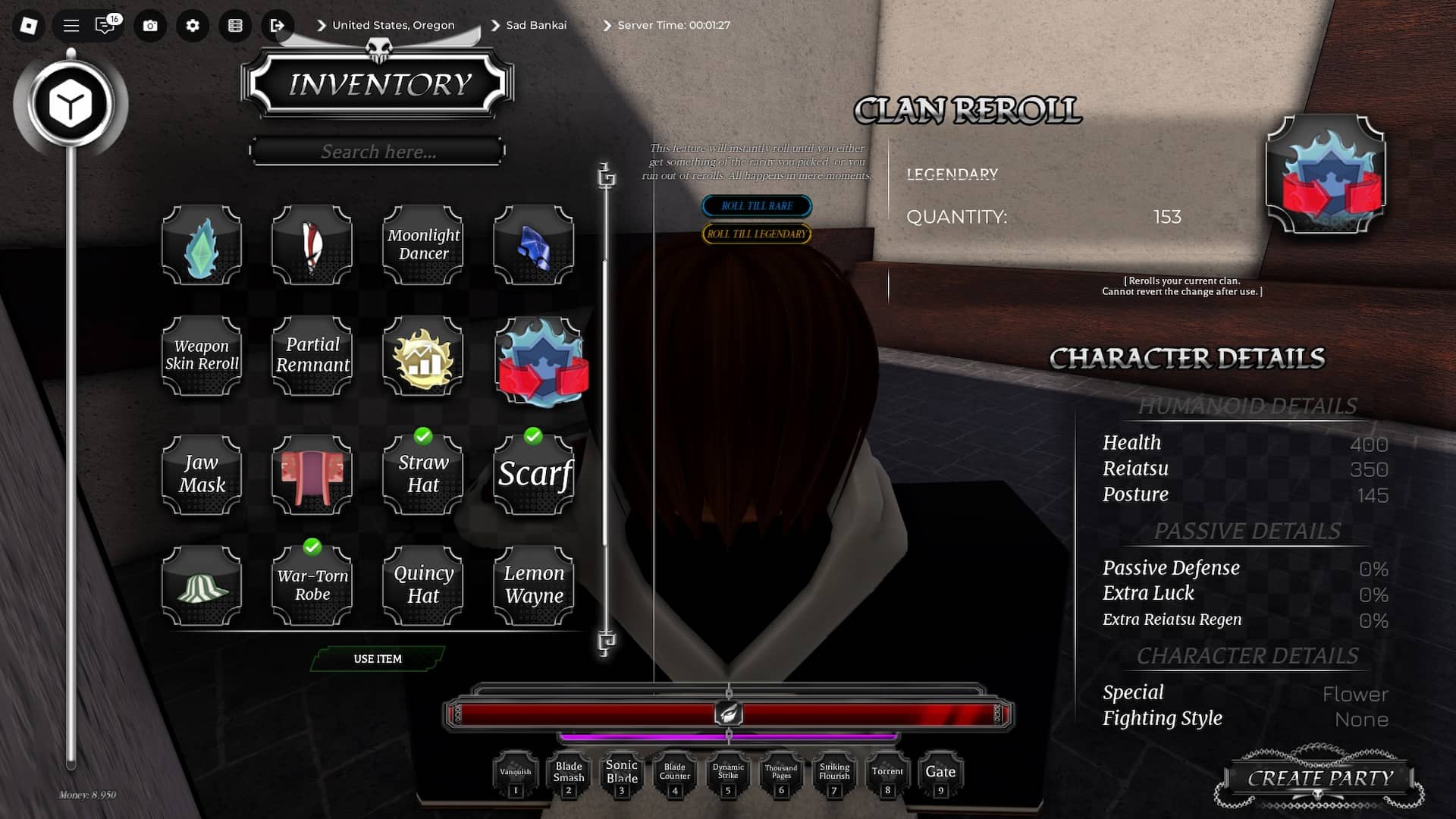Open the Weapon Skin Reroll inventory slot
The height and width of the screenshot is (819, 1456).
pos(201,356)
